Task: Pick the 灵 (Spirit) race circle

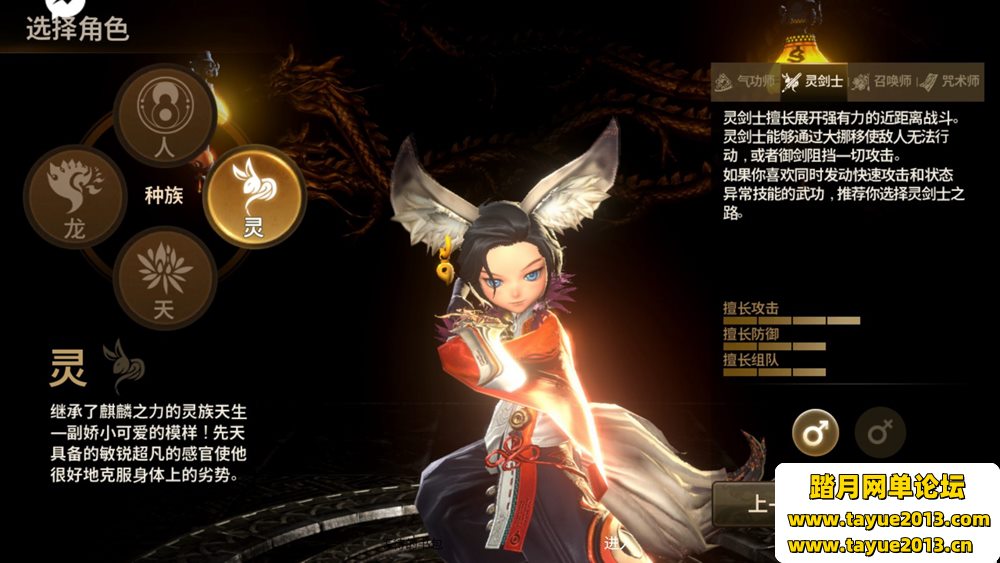Action: coord(254,194)
